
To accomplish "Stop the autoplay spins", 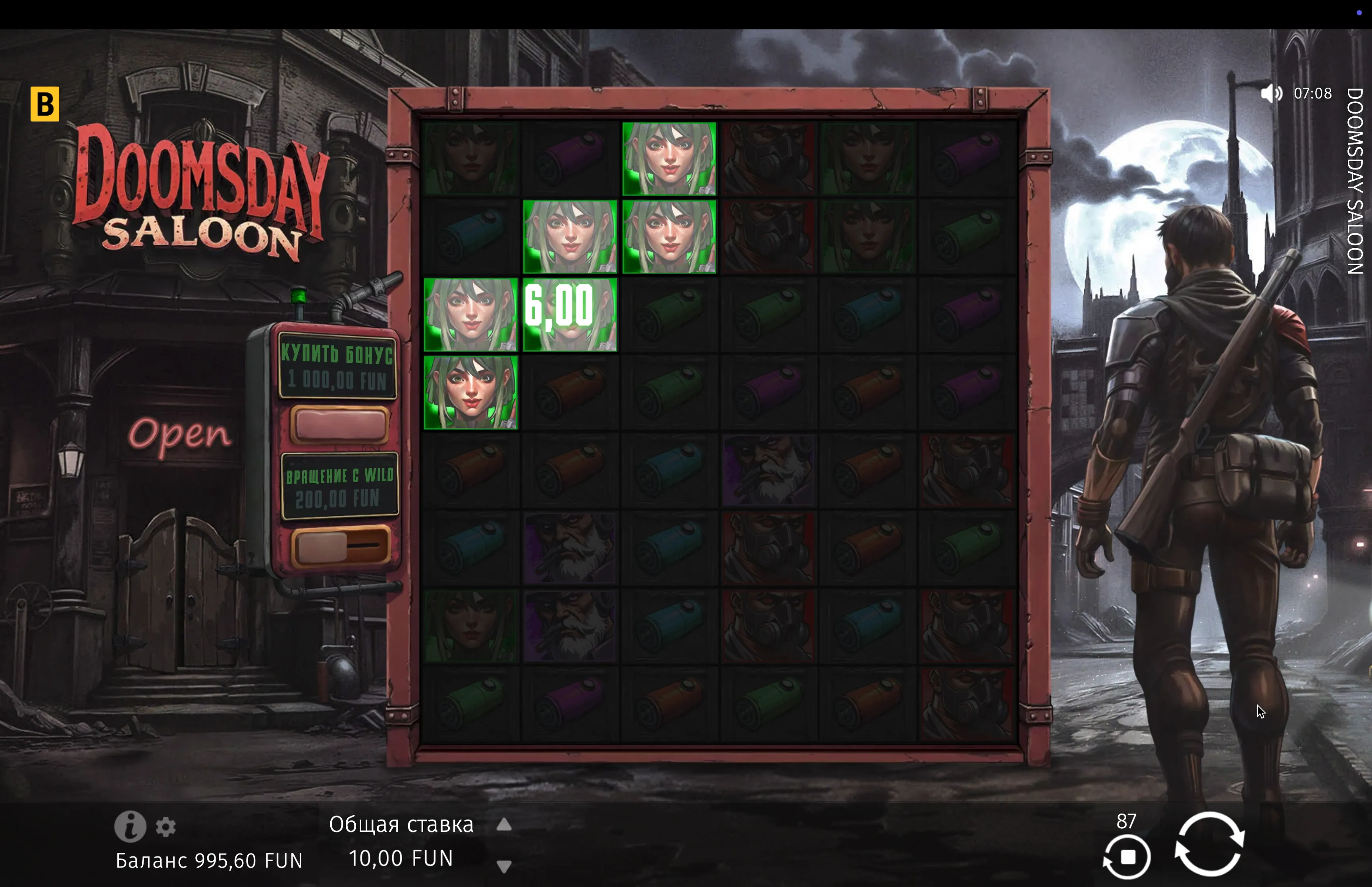I will point(1127,857).
